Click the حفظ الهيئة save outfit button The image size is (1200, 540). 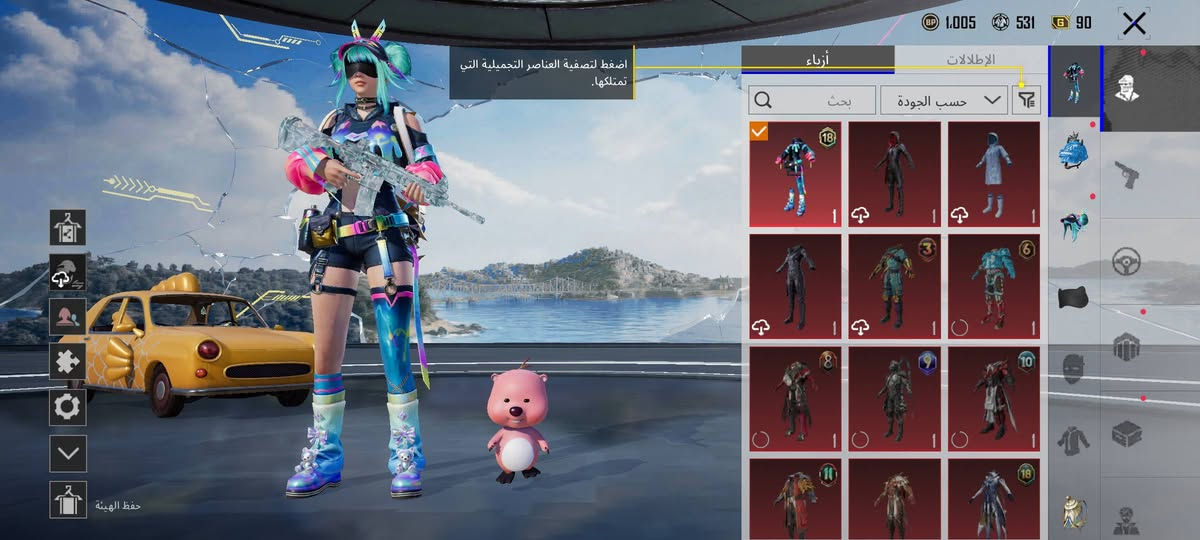[68, 500]
